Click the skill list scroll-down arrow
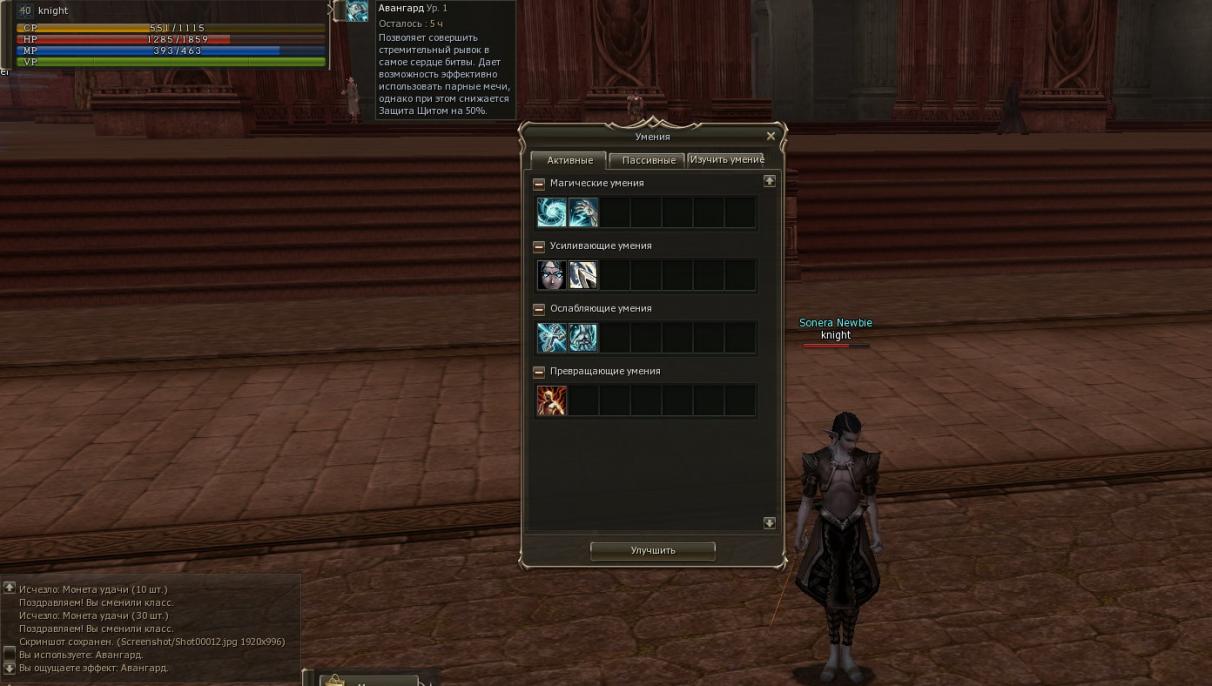Viewport: 1212px width, 686px height. pos(769,523)
